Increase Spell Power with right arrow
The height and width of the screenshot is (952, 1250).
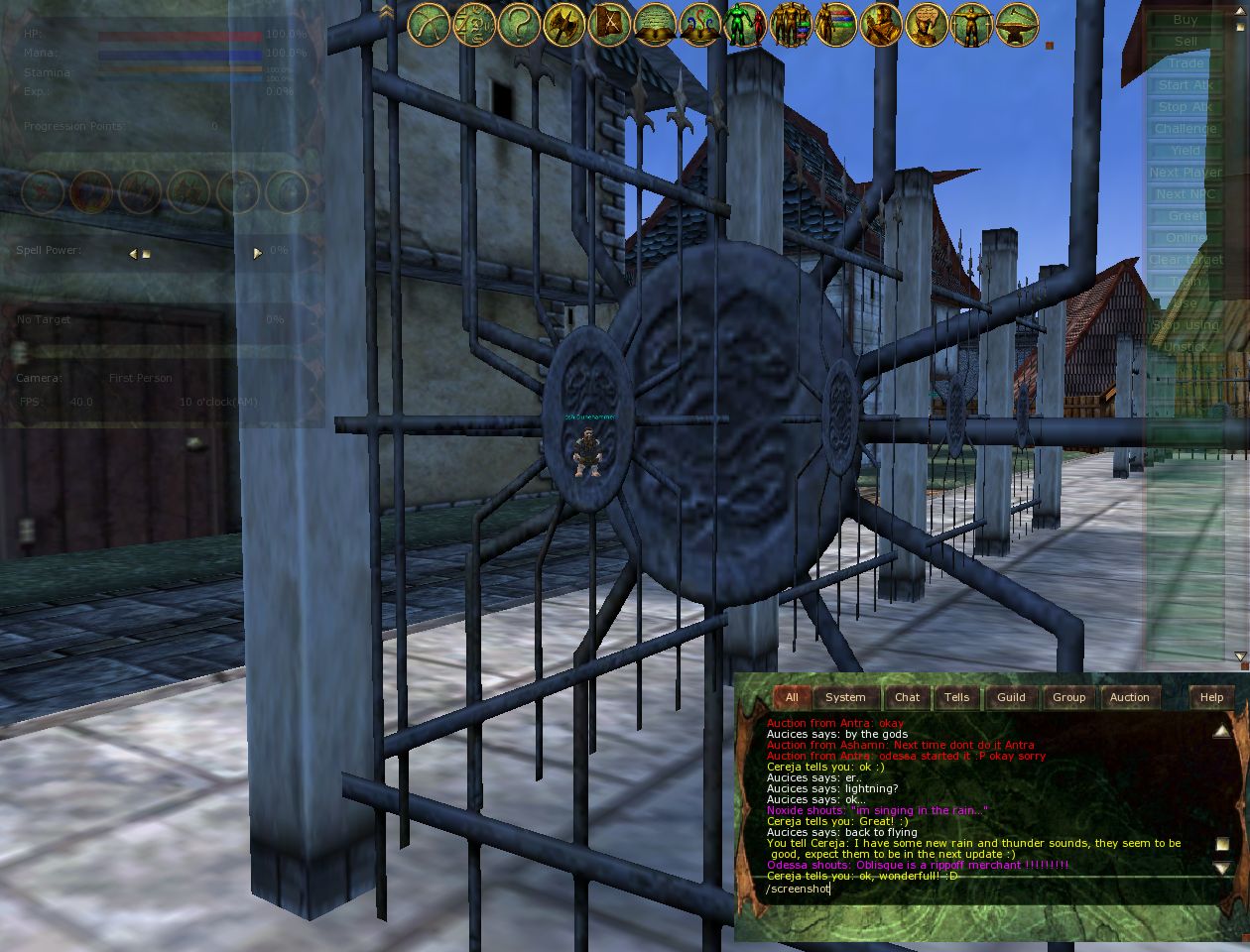pyautogui.click(x=257, y=253)
